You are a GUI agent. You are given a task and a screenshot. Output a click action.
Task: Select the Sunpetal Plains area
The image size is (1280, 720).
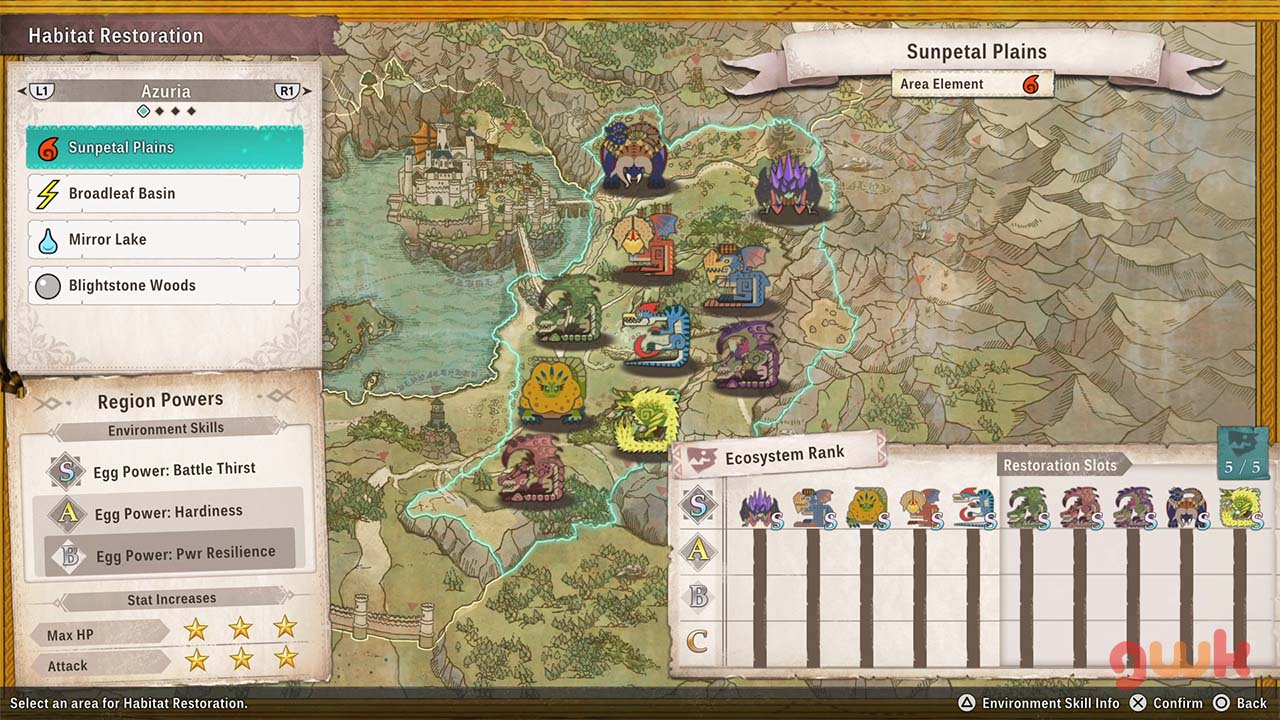click(164, 148)
